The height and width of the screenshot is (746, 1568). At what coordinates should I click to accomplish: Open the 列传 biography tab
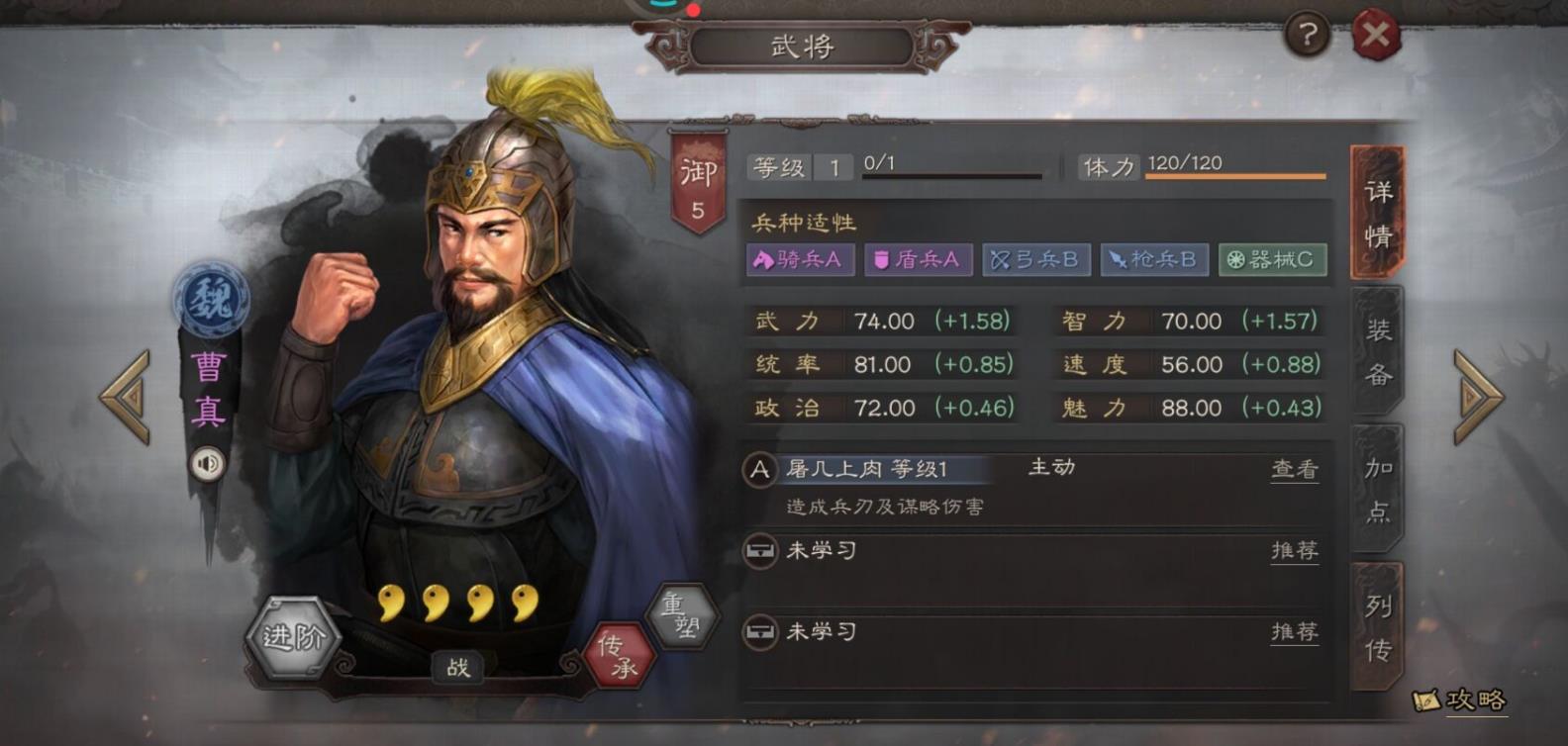click(x=1376, y=633)
